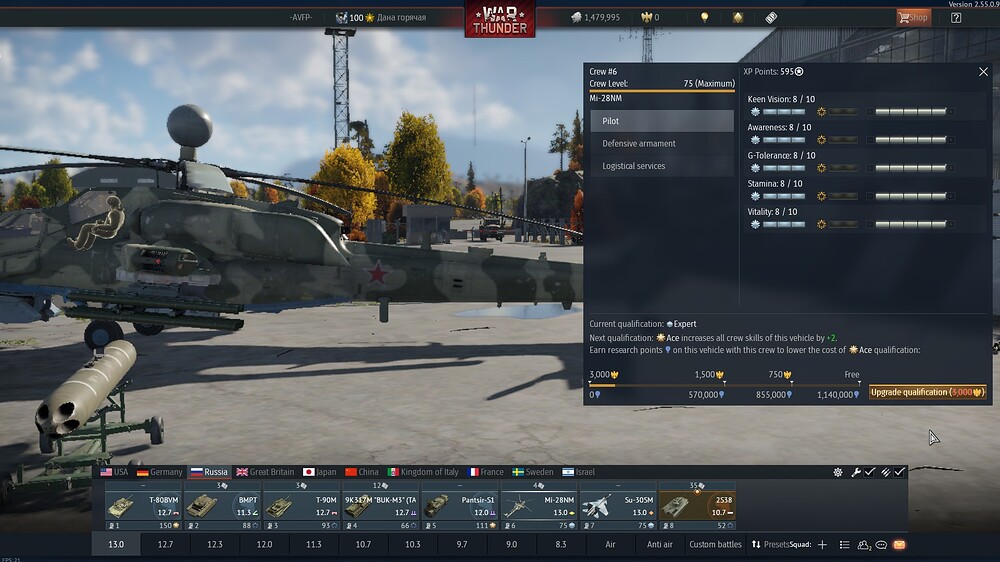
Task: Open Logistical services crew skills
Action: click(662, 166)
